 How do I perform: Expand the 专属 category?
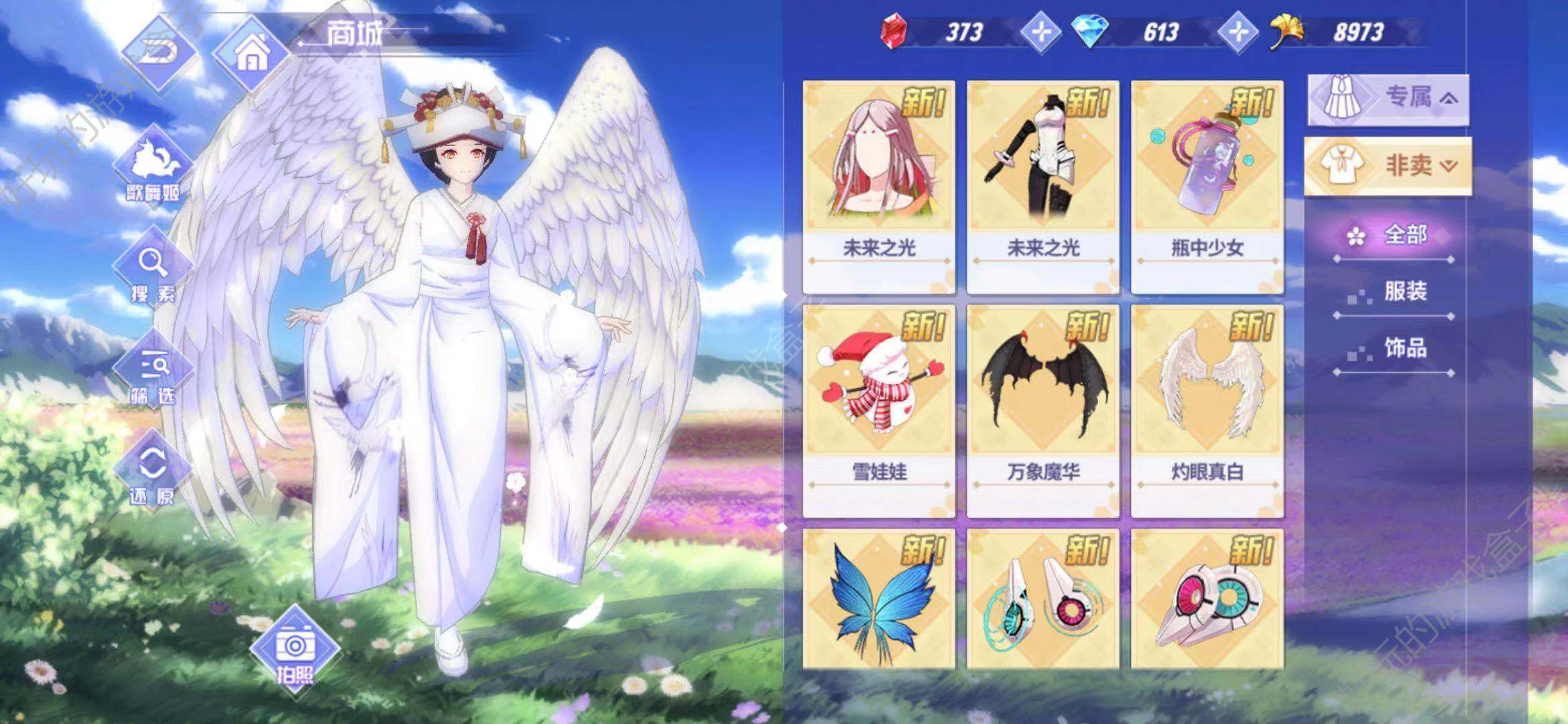(x=1388, y=99)
